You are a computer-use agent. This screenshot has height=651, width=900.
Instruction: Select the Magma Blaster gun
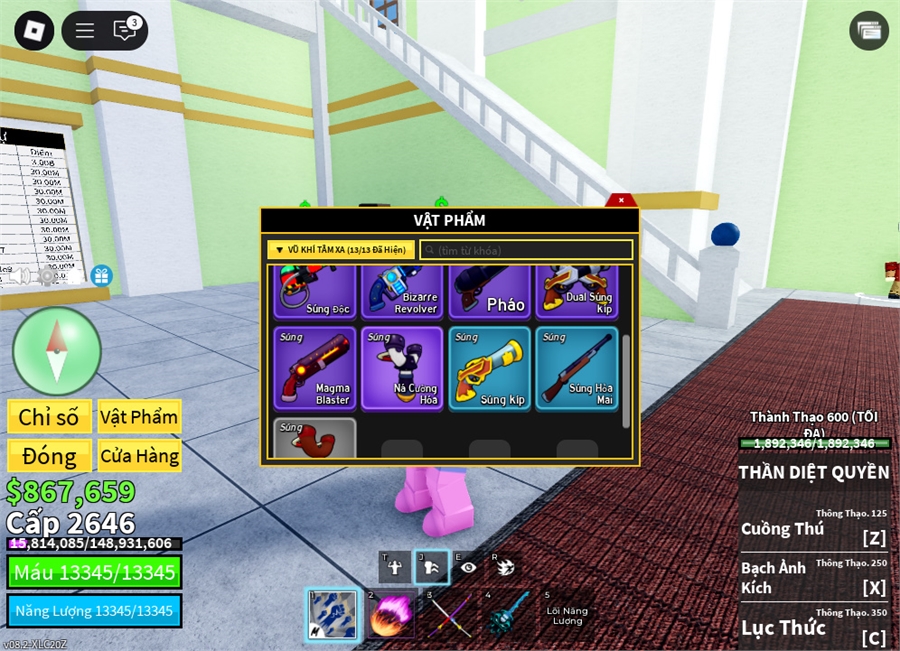314,368
